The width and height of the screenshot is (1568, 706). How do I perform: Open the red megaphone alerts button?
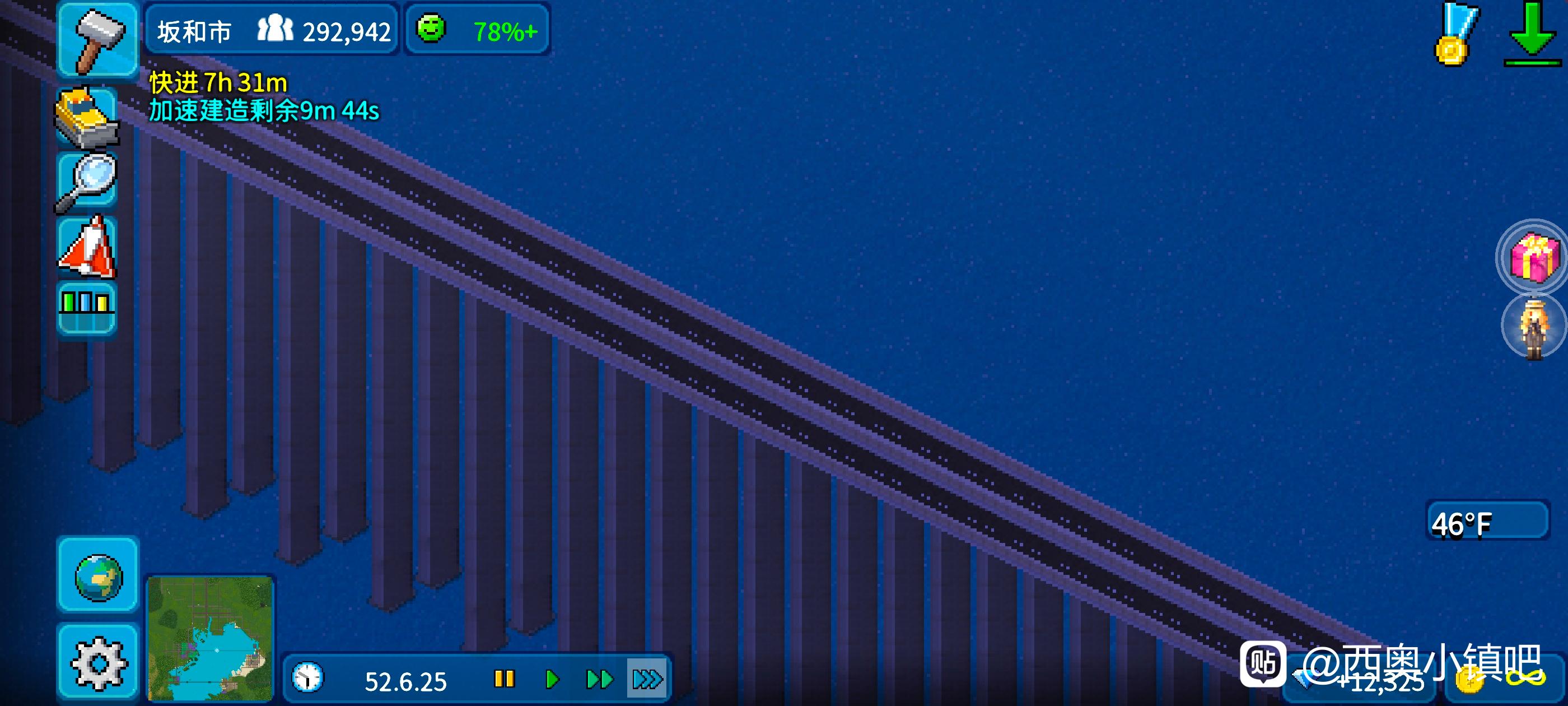pyautogui.click(x=87, y=247)
